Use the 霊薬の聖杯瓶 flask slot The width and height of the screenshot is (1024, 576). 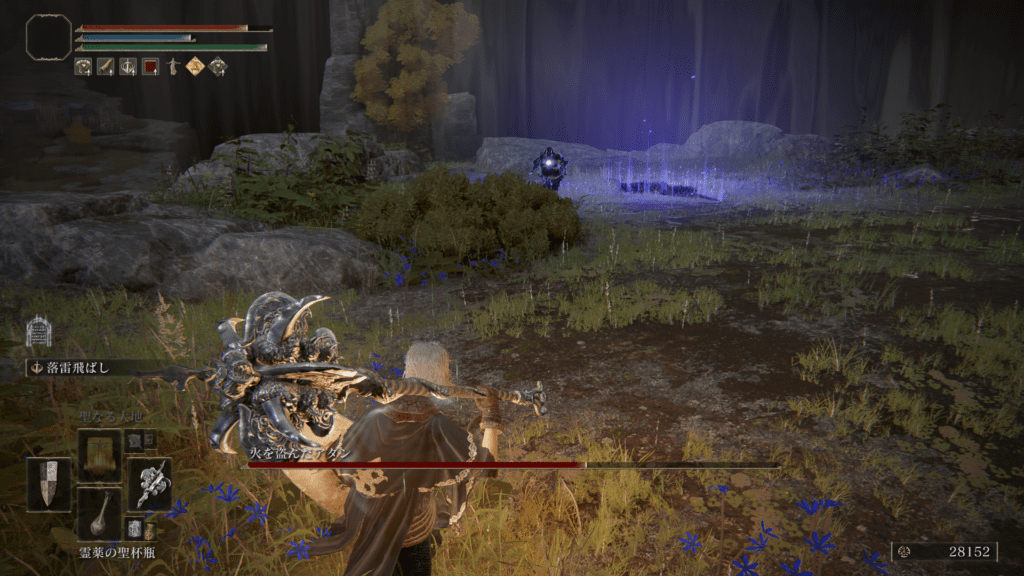tap(99, 514)
